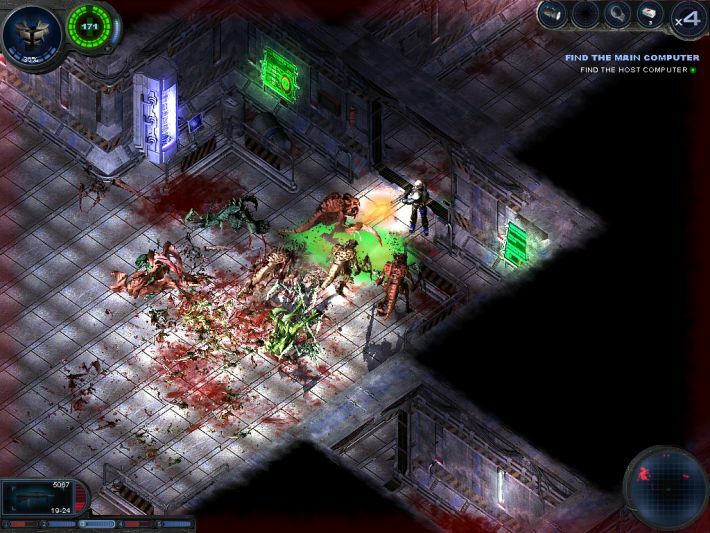This screenshot has width=710, height=533.
Task: Switch to weapon slot 4
Action: click(134, 523)
